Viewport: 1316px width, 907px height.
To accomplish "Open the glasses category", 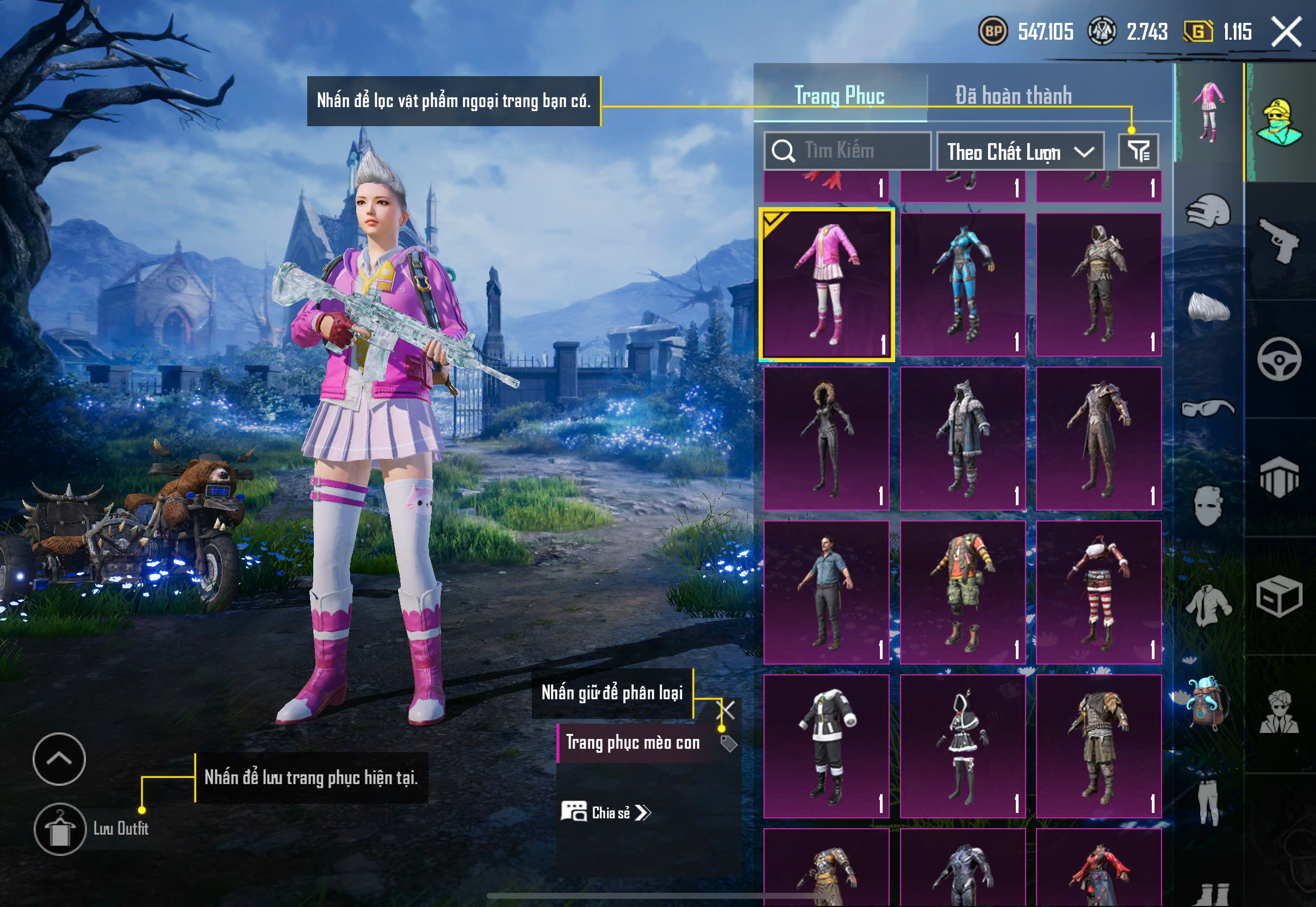I will click(1208, 408).
